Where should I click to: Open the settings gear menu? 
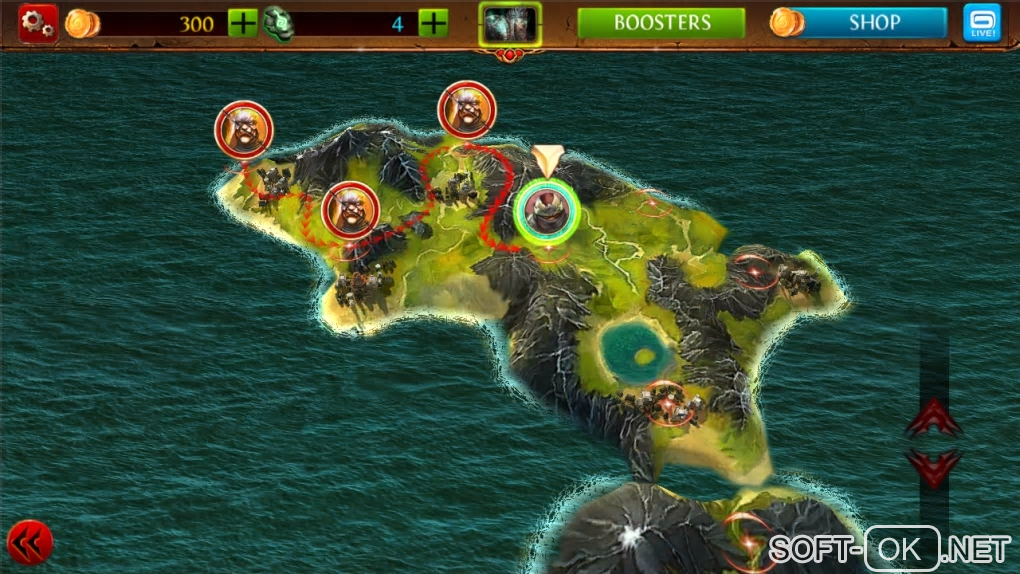(38, 23)
